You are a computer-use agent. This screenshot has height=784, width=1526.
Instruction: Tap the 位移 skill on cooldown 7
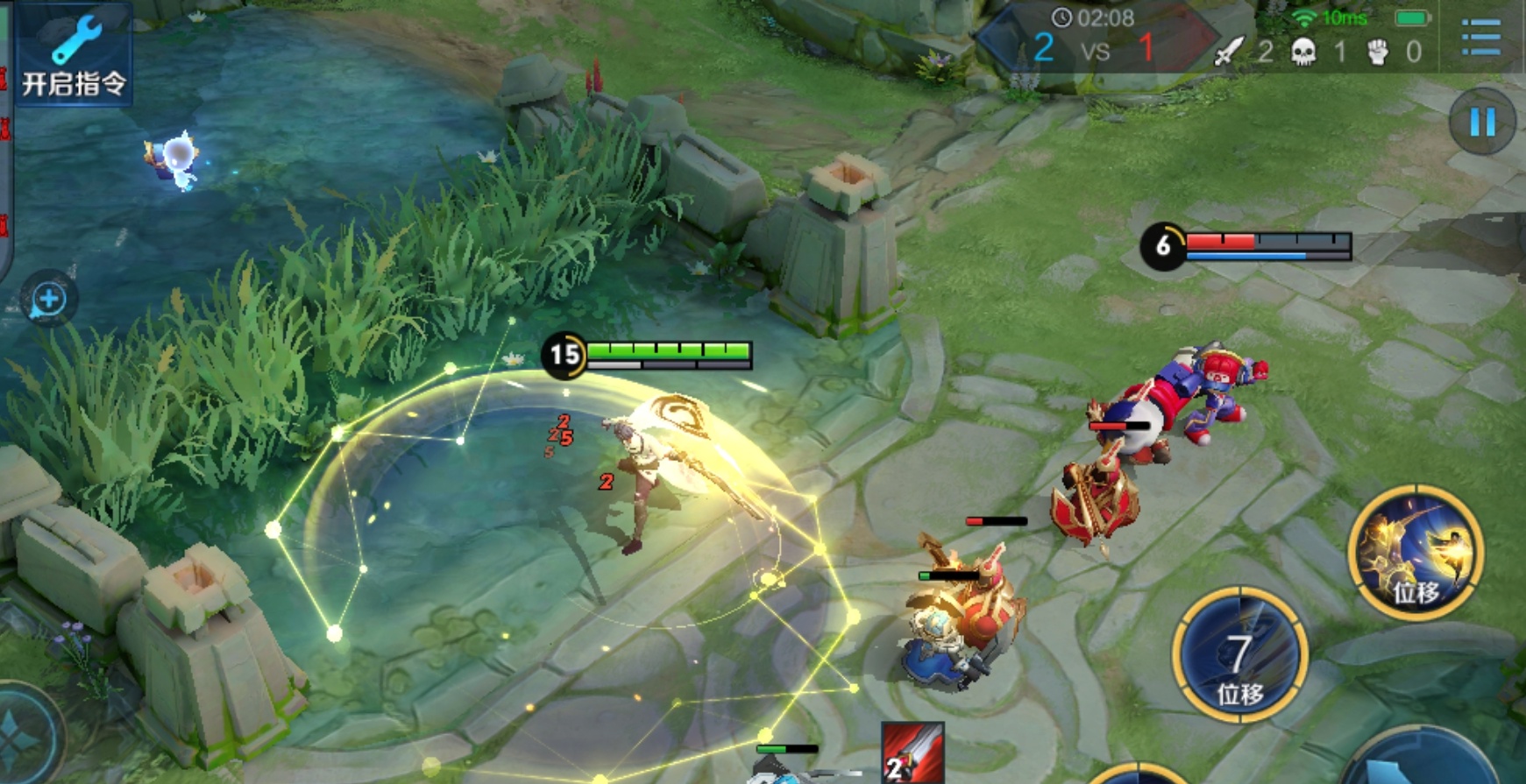tap(1239, 654)
